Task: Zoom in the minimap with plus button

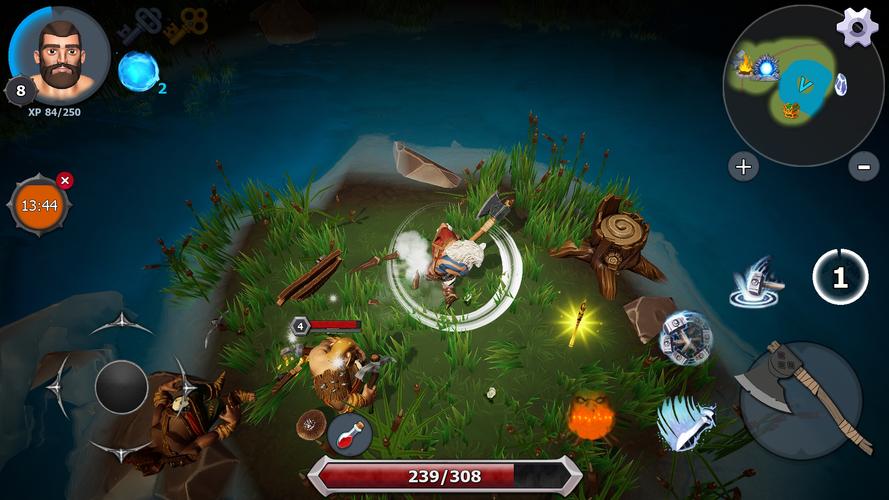Action: click(742, 167)
